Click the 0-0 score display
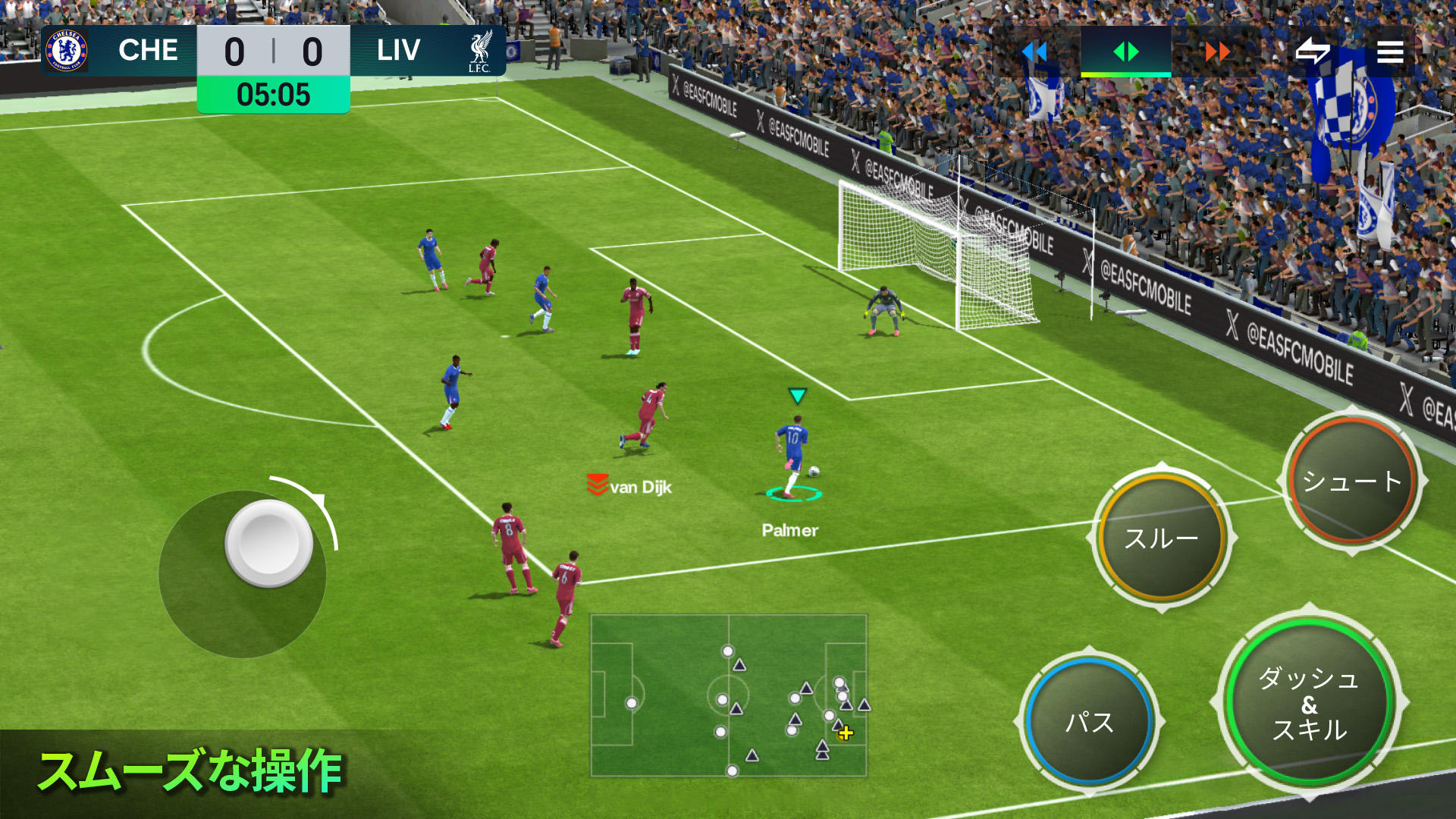The width and height of the screenshot is (1456, 819). [x=275, y=50]
